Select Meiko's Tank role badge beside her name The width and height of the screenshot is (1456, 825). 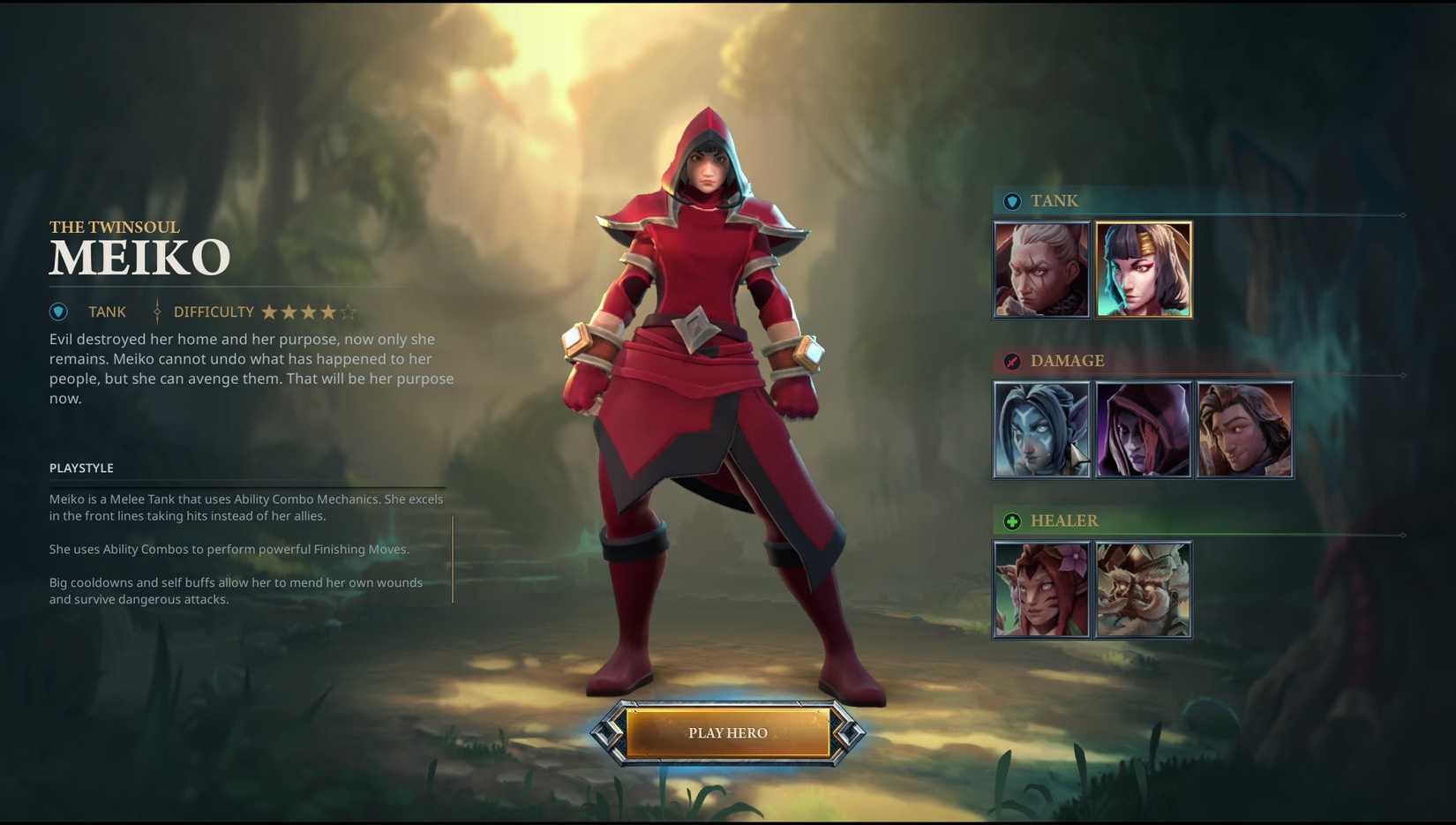pyautogui.click(x=58, y=311)
